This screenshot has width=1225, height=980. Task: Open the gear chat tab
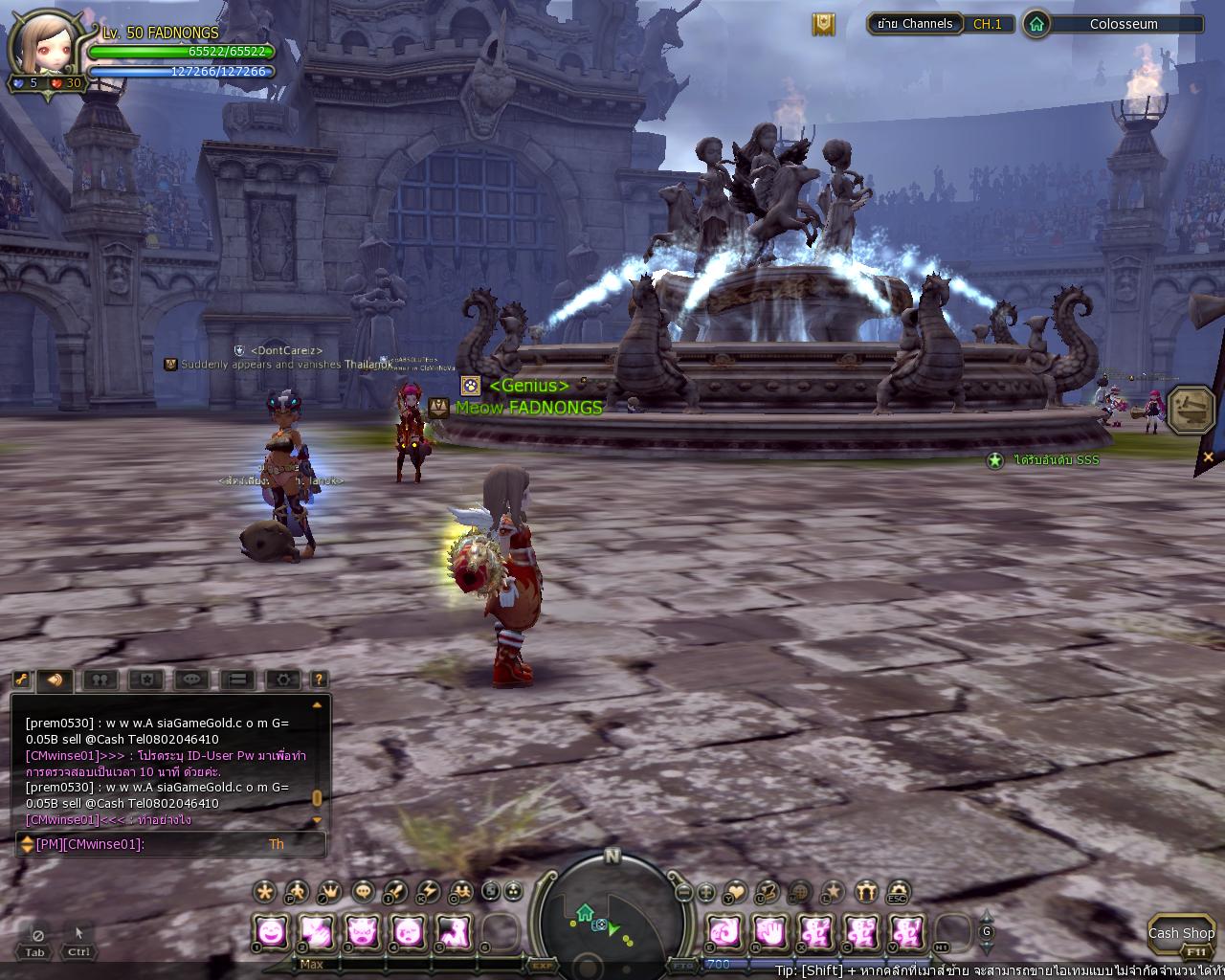click(x=283, y=679)
